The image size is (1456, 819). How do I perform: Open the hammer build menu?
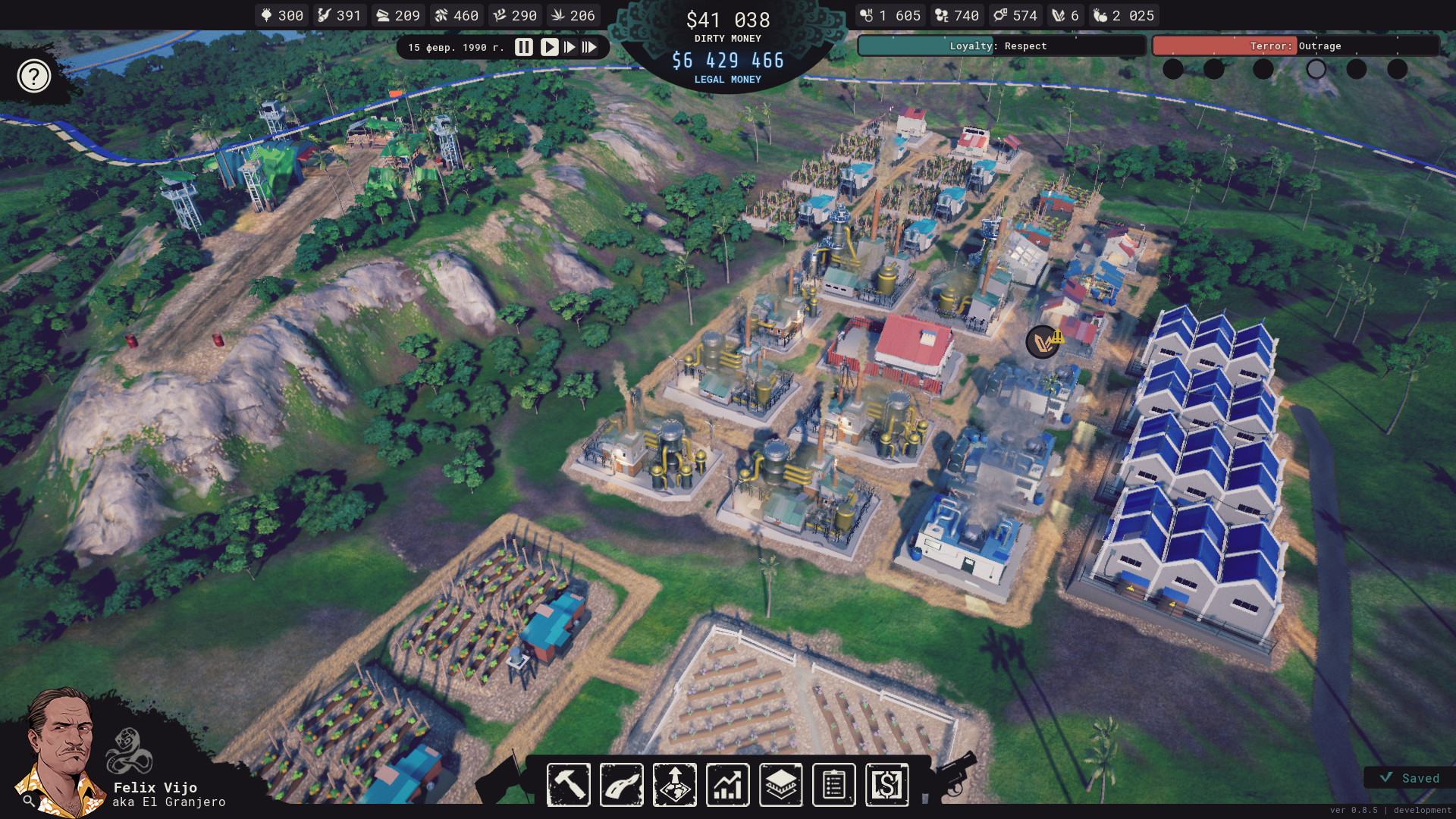tap(569, 784)
